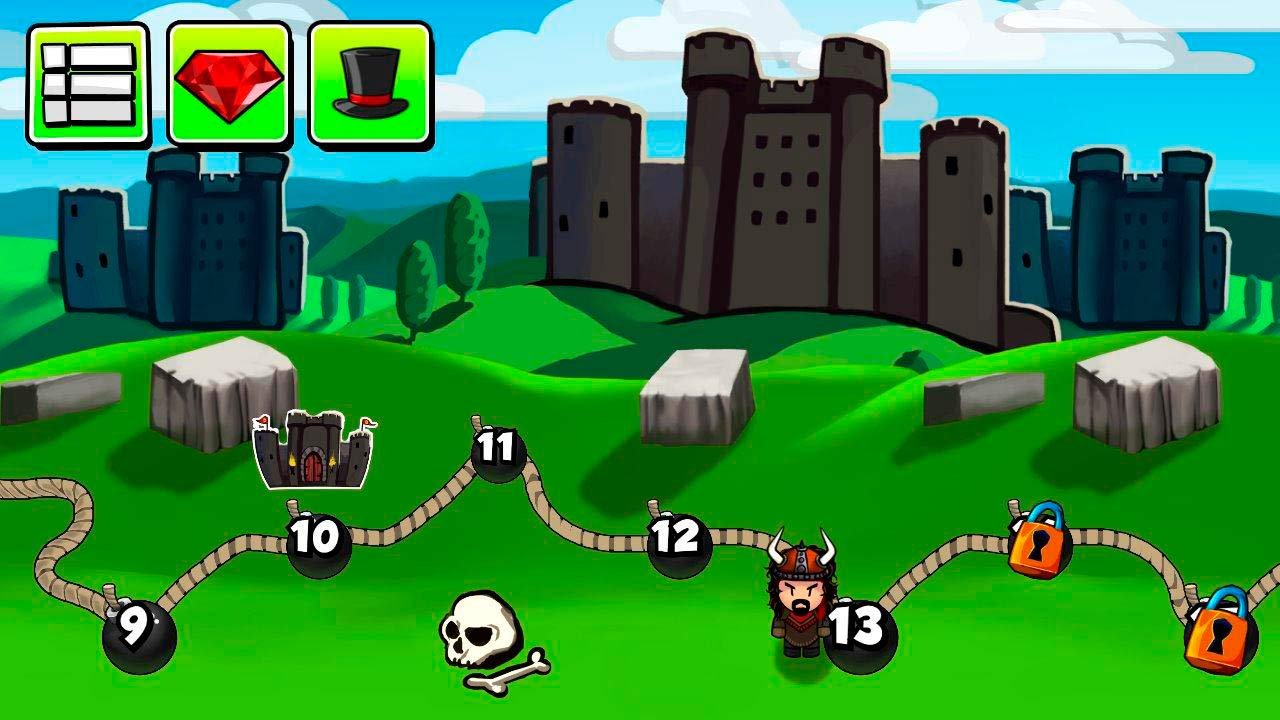
Task: Select level 10 bomb node
Action: [318, 542]
